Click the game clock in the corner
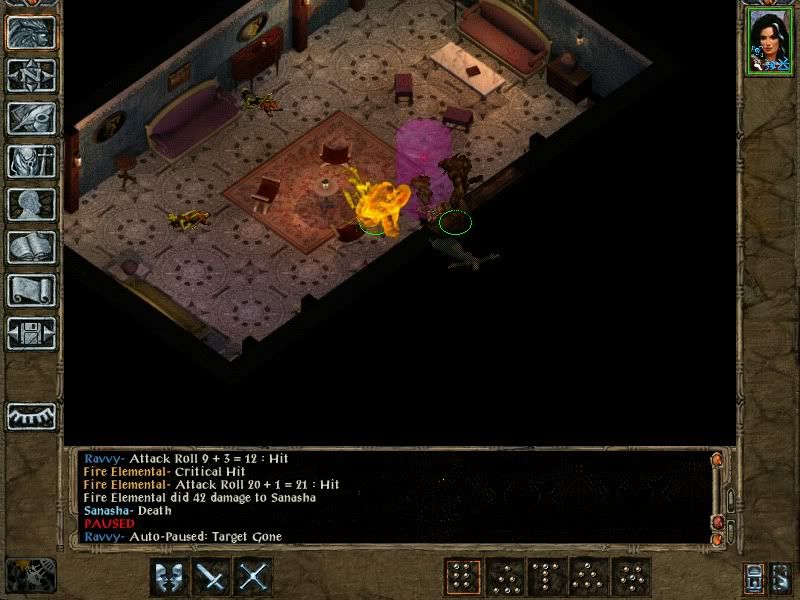Screen dimensions: 800x600 tap(28, 575)
